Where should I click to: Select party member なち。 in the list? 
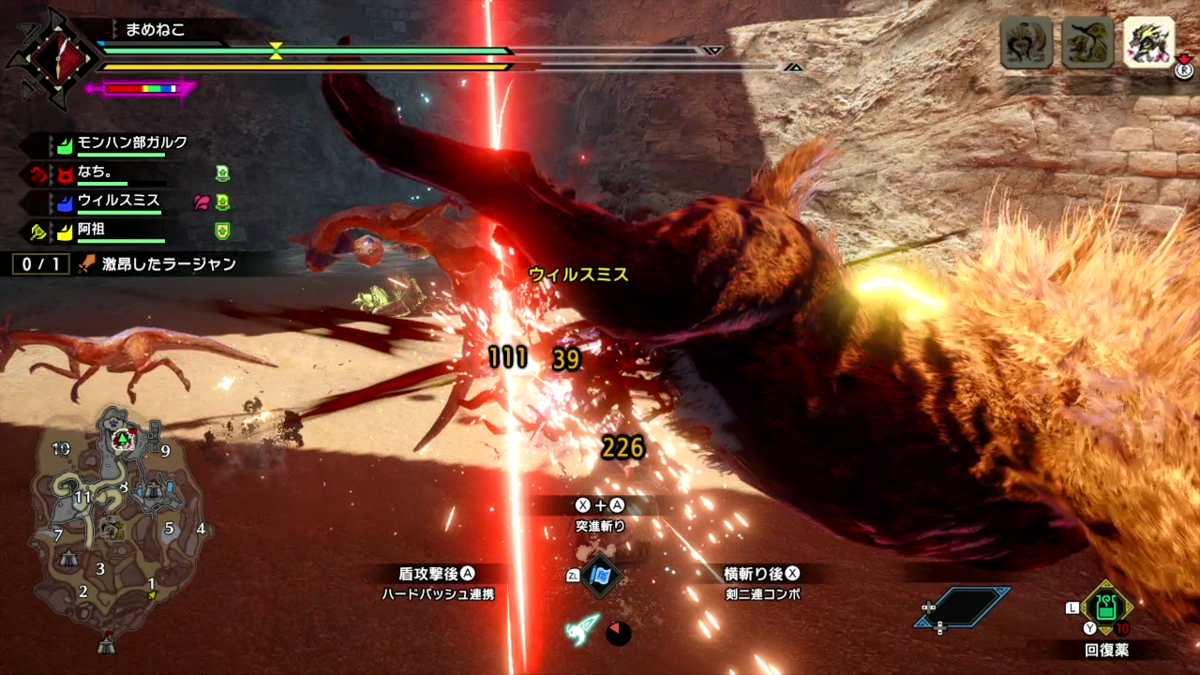[x=98, y=172]
